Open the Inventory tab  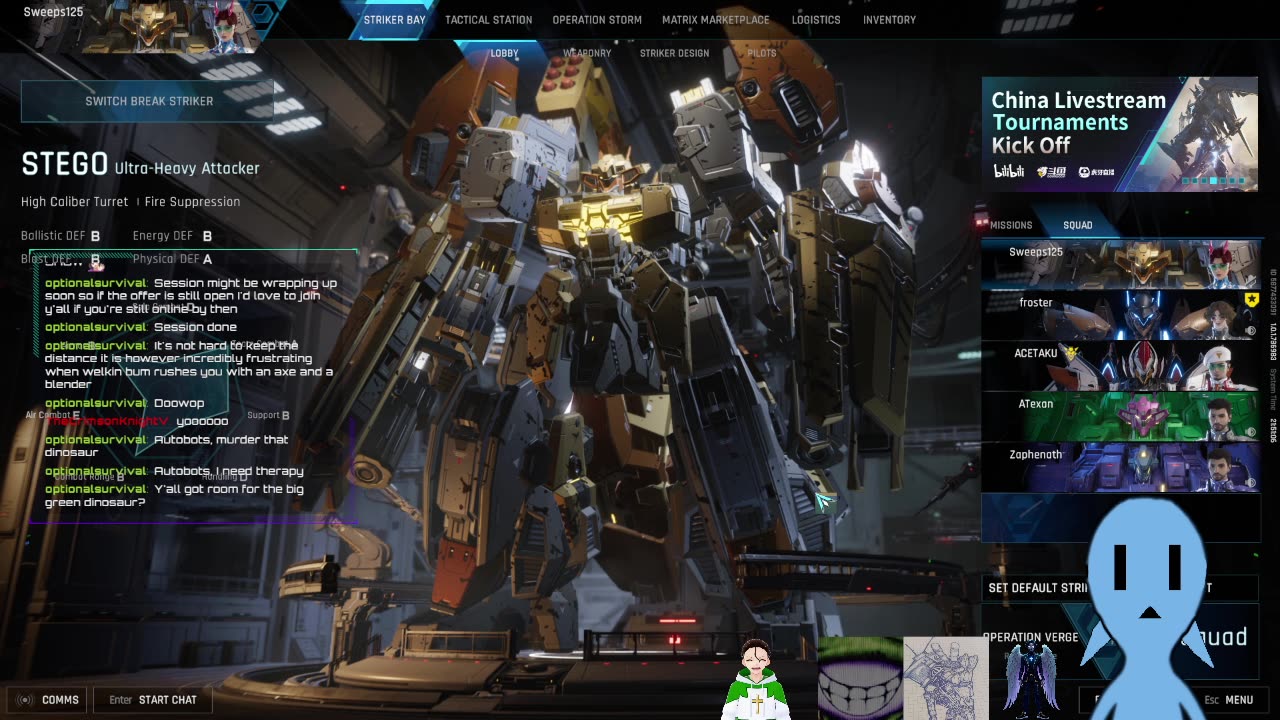point(889,20)
